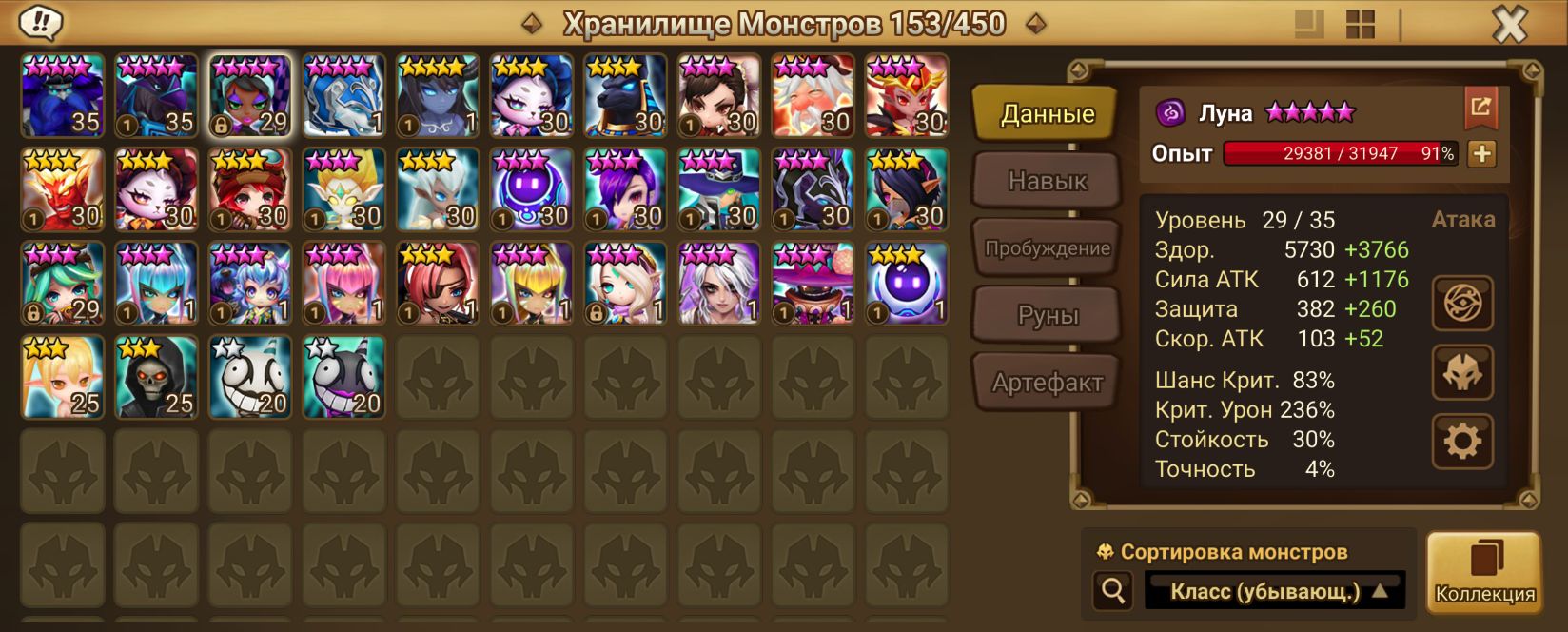Open the gear settings icon
Image resolution: width=1568 pixels, height=632 pixels.
tap(1462, 441)
